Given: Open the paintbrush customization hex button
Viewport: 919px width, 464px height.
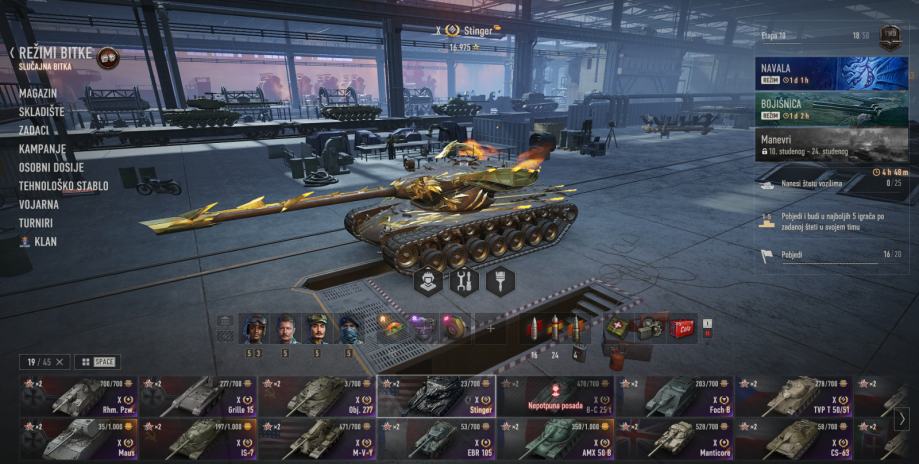Looking at the screenshot, I should pyautogui.click(x=500, y=282).
